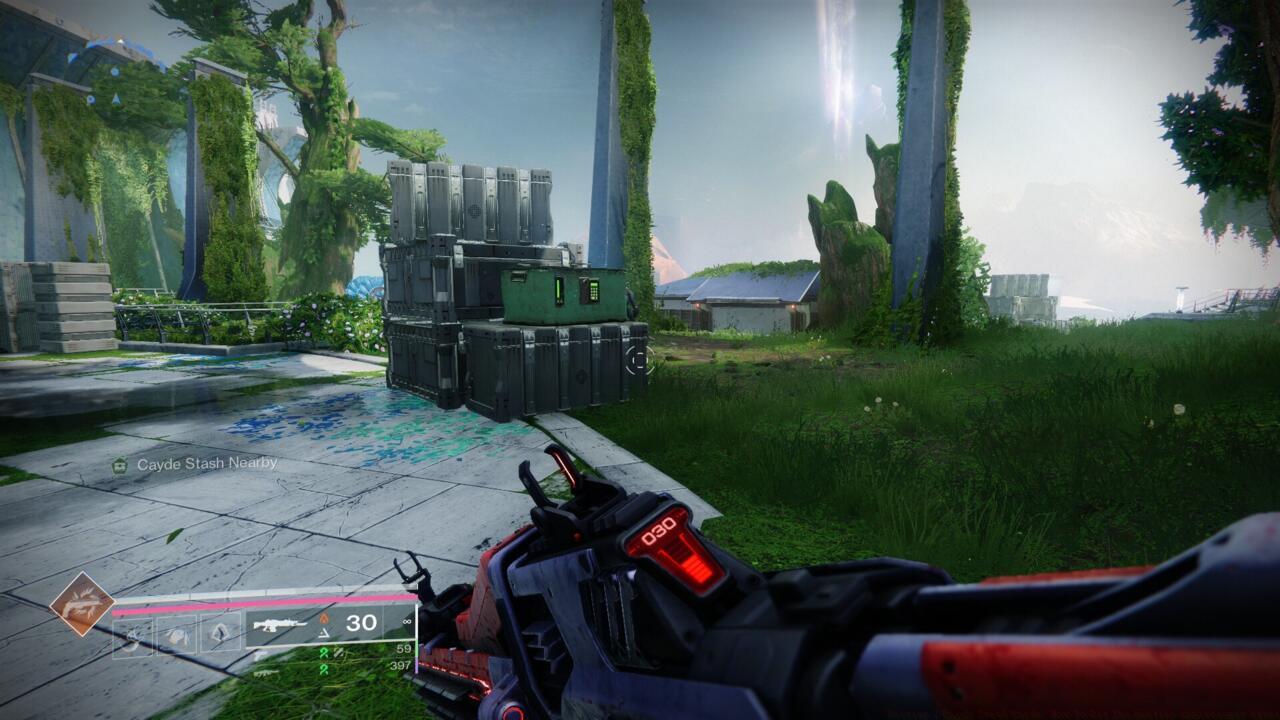
Task: Select the Cayde Stash chest icon
Action: 119,464
